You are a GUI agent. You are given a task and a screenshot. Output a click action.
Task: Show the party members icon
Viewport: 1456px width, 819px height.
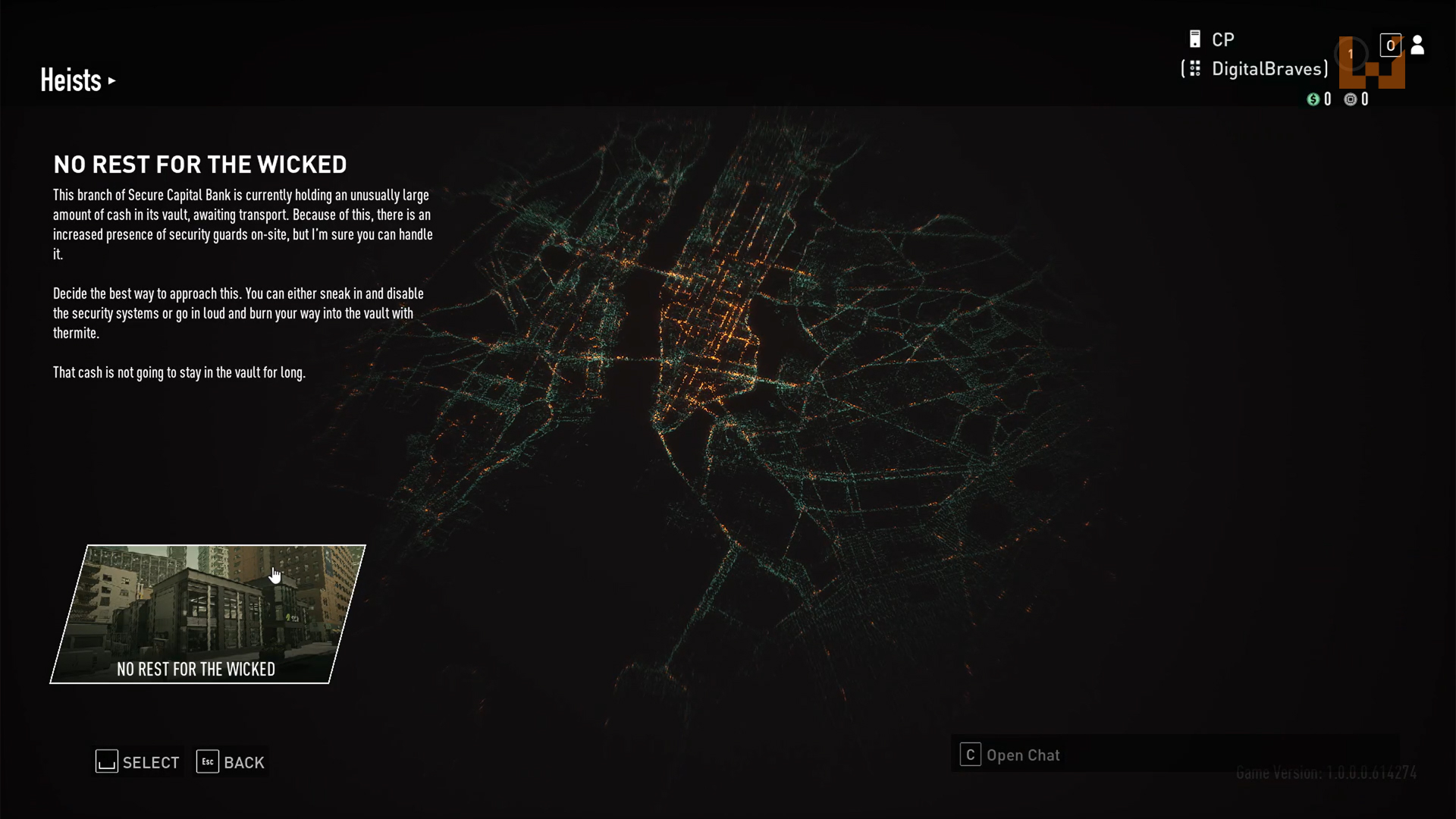click(1417, 45)
